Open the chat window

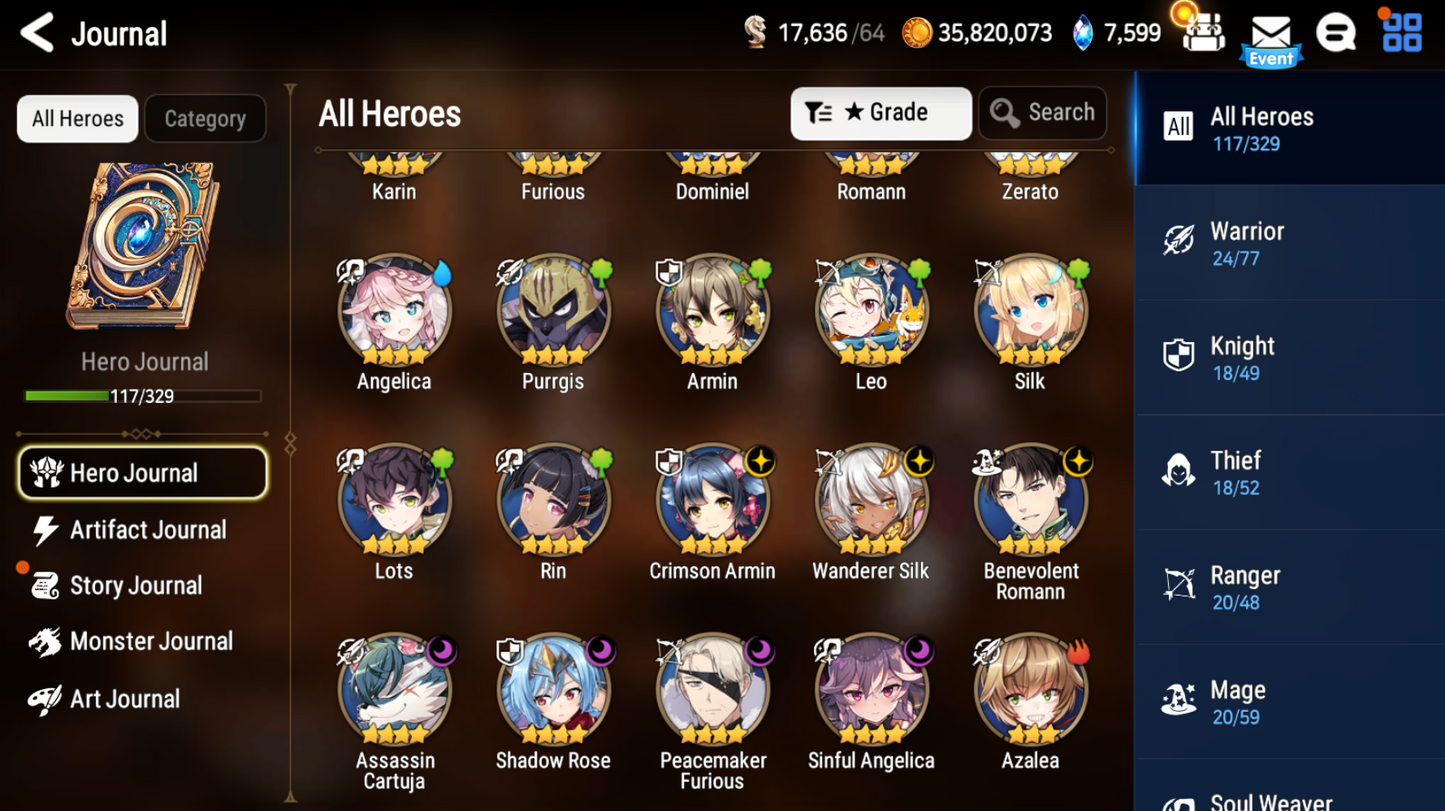pos(1337,31)
